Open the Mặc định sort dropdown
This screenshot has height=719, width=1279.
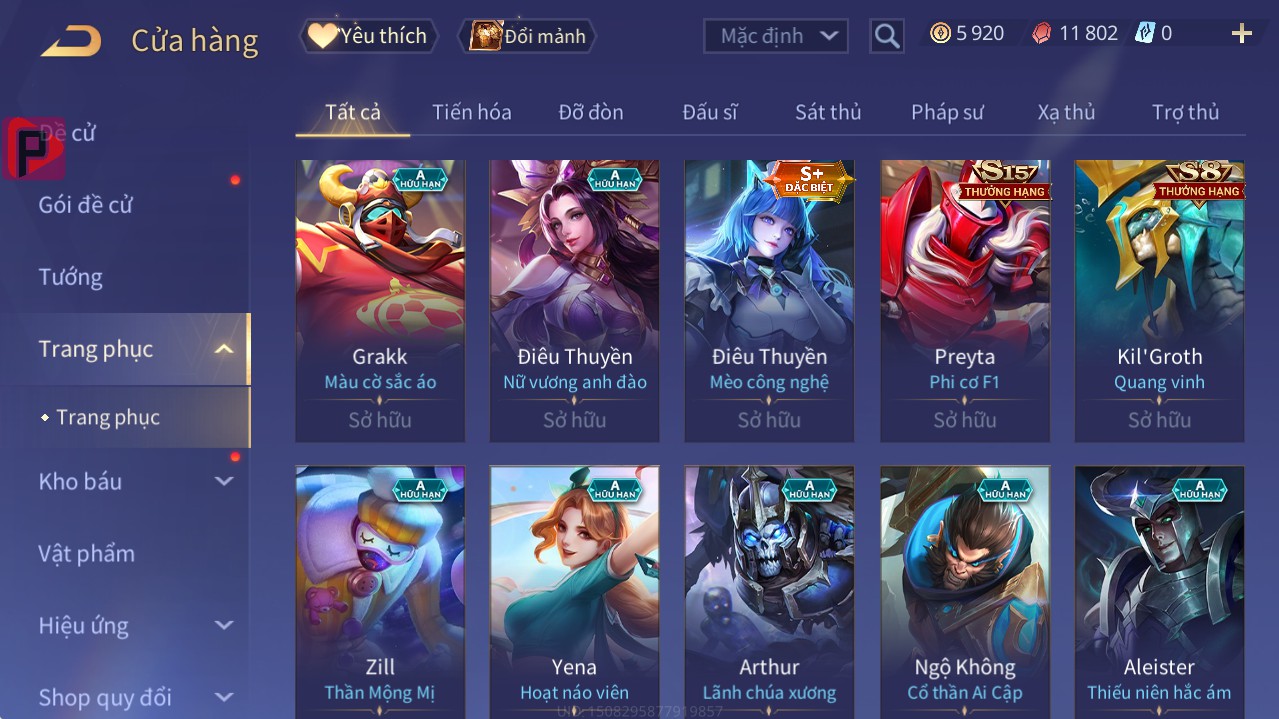(x=776, y=36)
